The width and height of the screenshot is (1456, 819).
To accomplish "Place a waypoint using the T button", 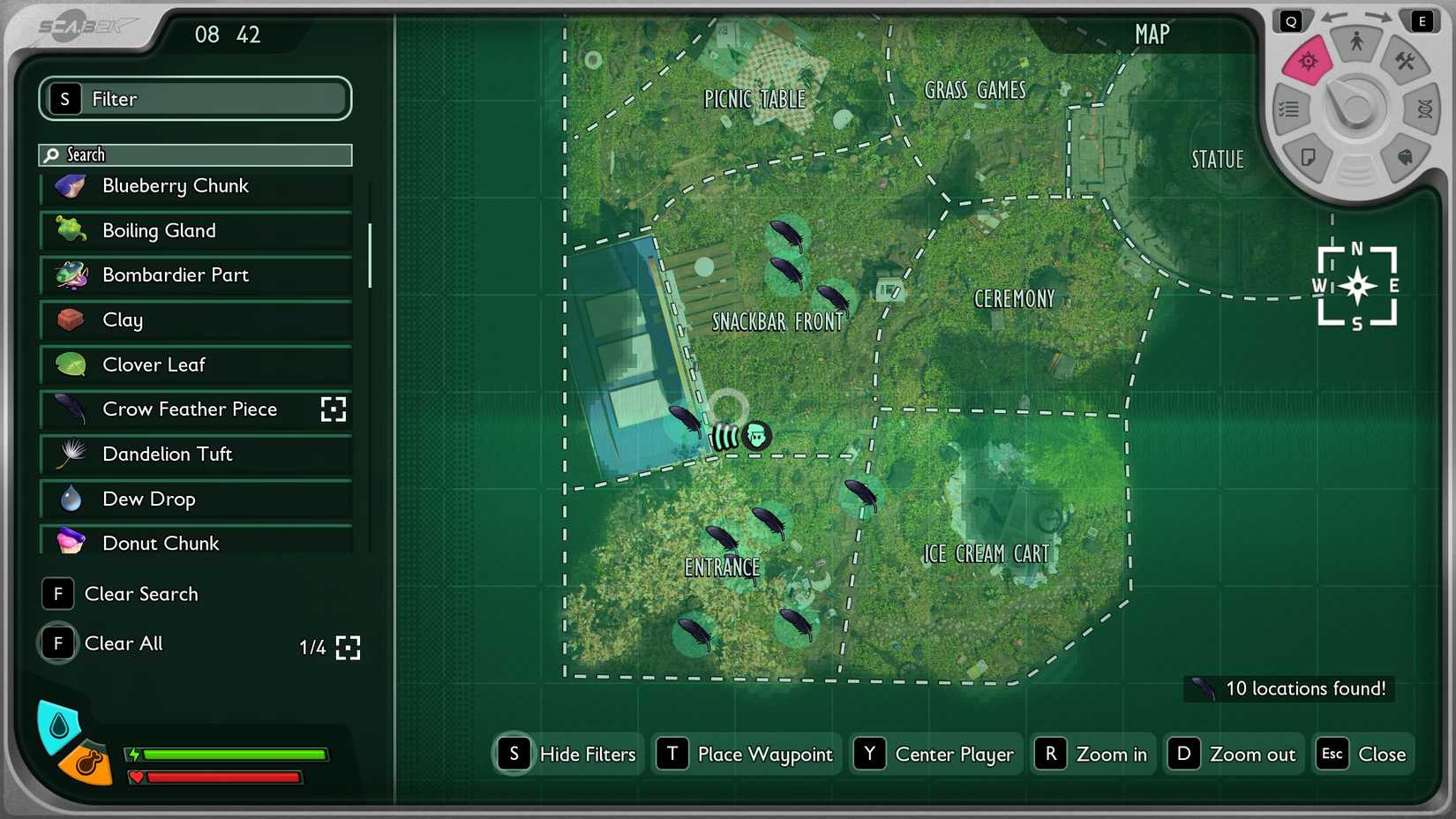I will click(746, 754).
